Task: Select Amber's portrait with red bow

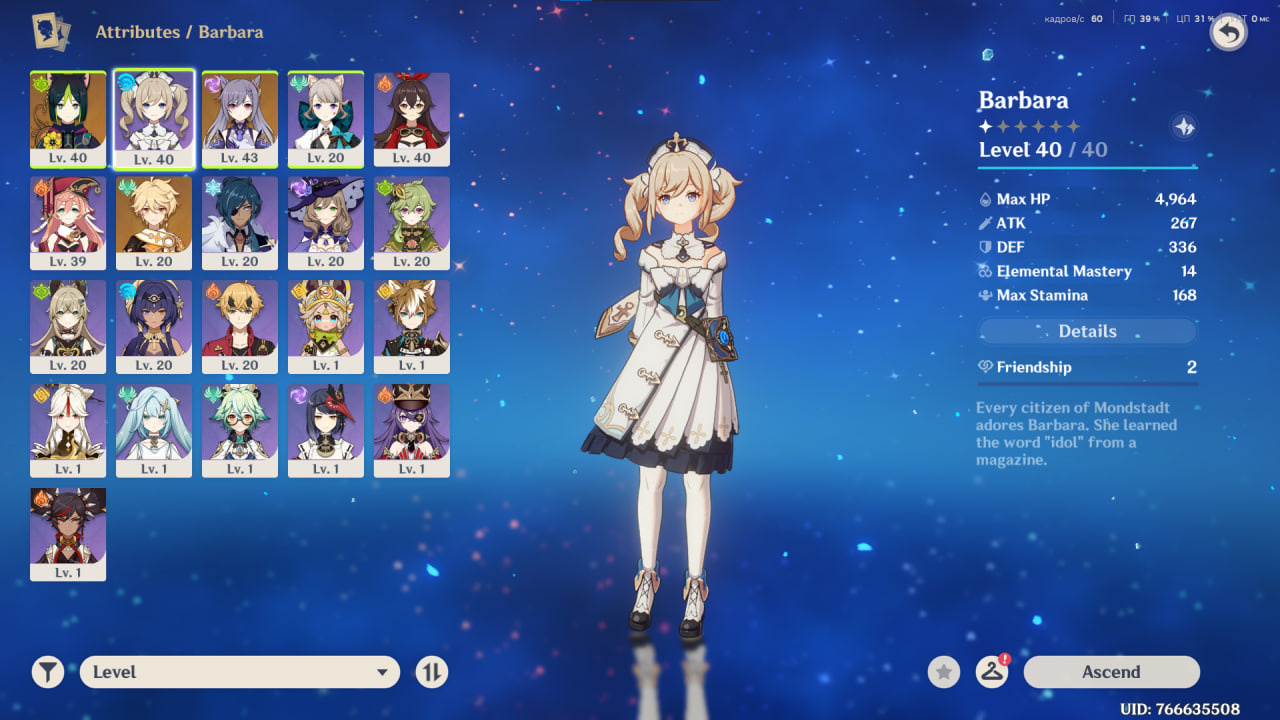Action: coord(412,118)
